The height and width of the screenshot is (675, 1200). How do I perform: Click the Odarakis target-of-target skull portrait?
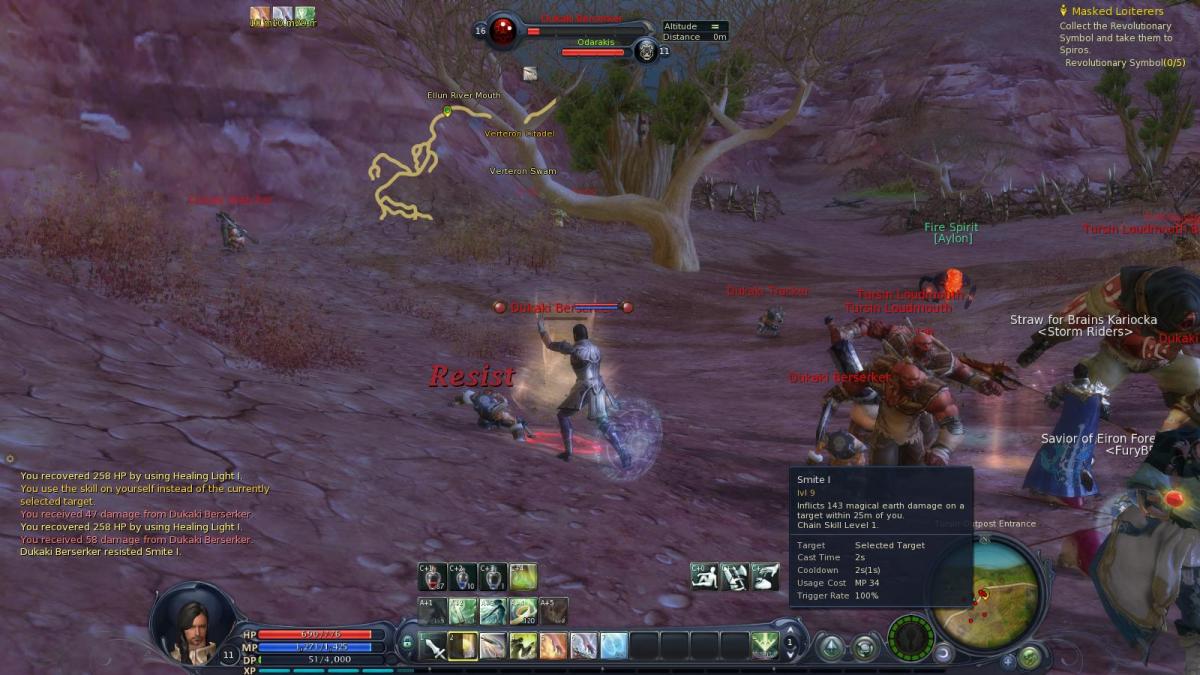[x=646, y=51]
